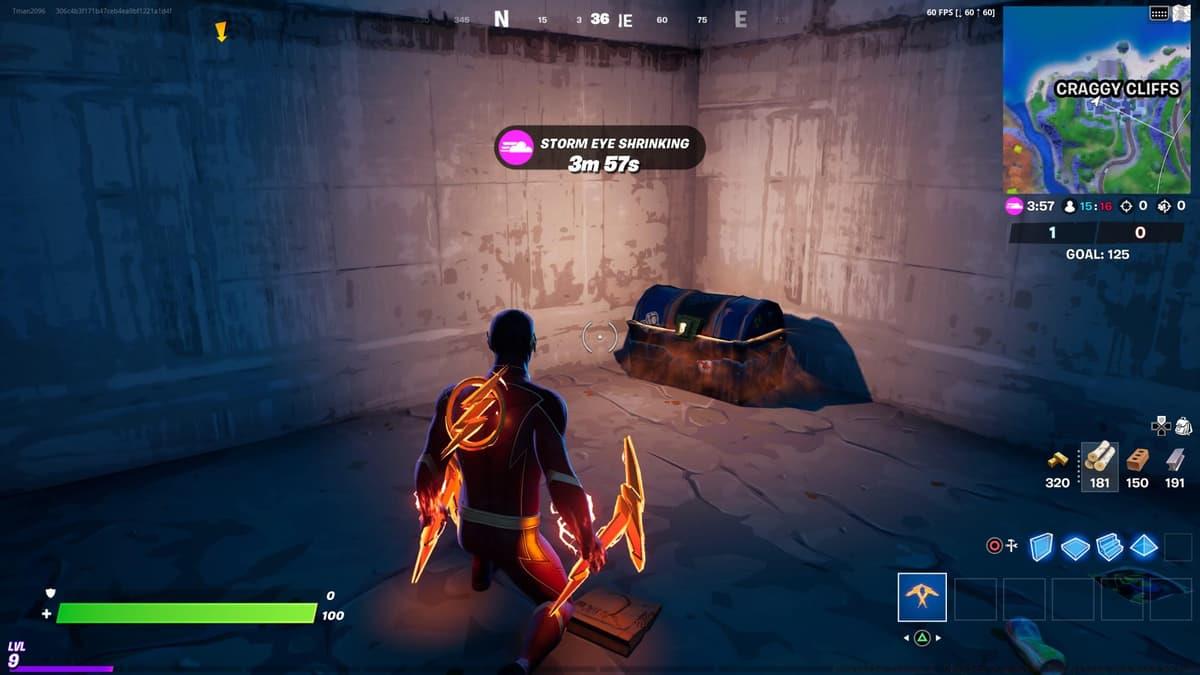The image size is (1200, 675).
Task: Select the pickaxe hotbar slot
Action: (x=921, y=597)
